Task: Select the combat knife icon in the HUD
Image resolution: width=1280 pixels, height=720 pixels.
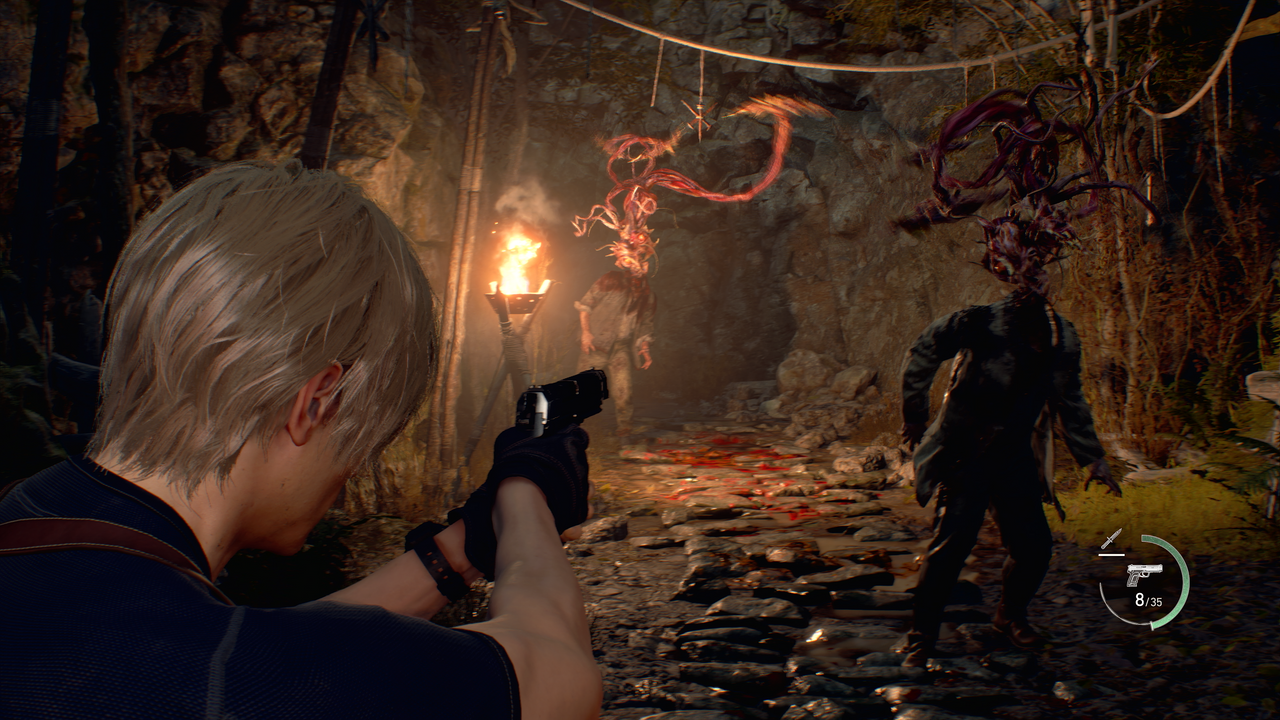Action: (1113, 538)
